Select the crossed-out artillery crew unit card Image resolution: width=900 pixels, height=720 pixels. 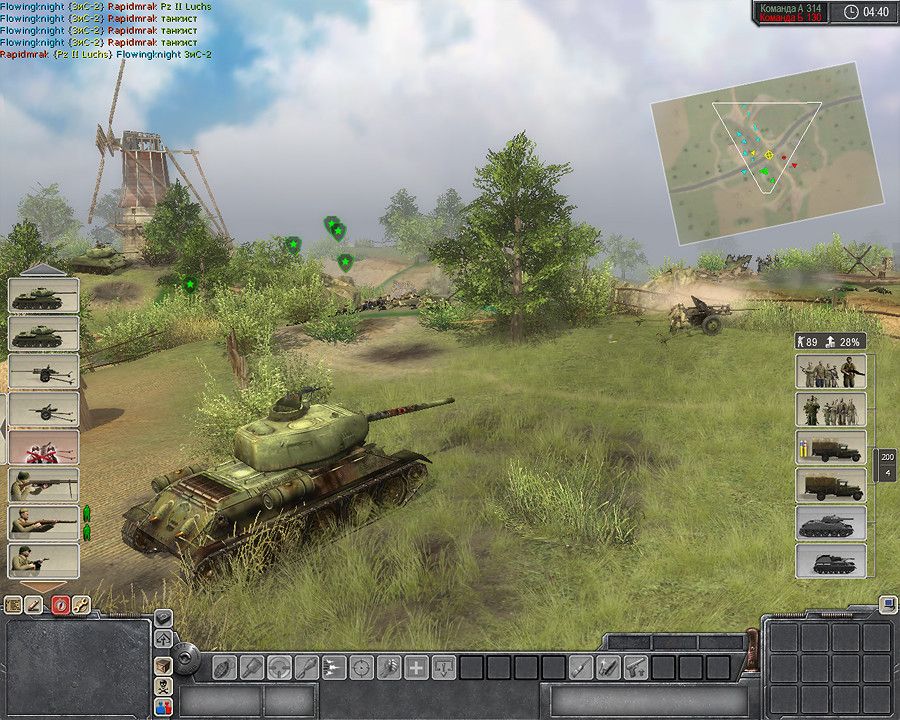[43, 446]
